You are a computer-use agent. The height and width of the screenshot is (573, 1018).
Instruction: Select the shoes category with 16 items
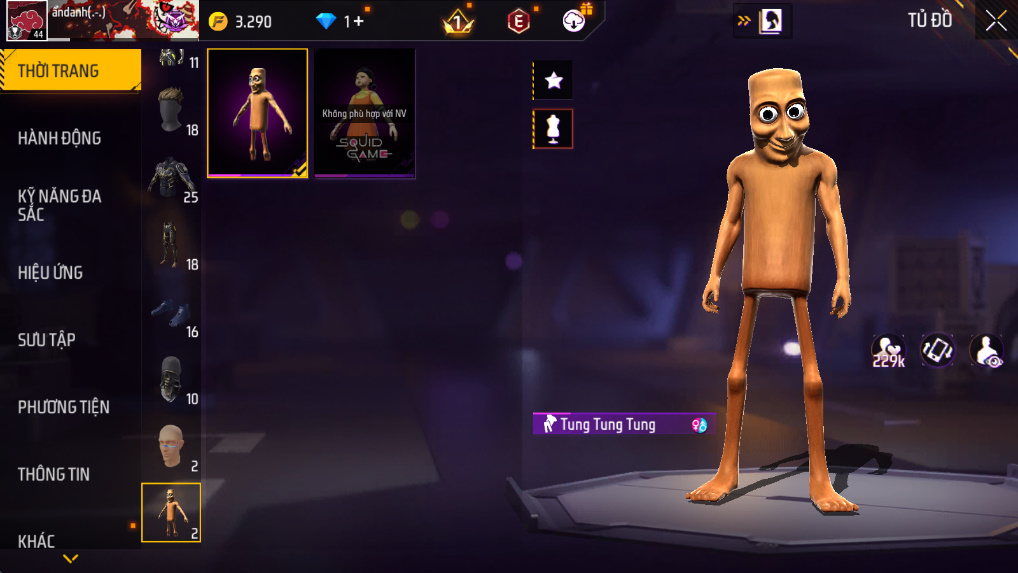172,313
